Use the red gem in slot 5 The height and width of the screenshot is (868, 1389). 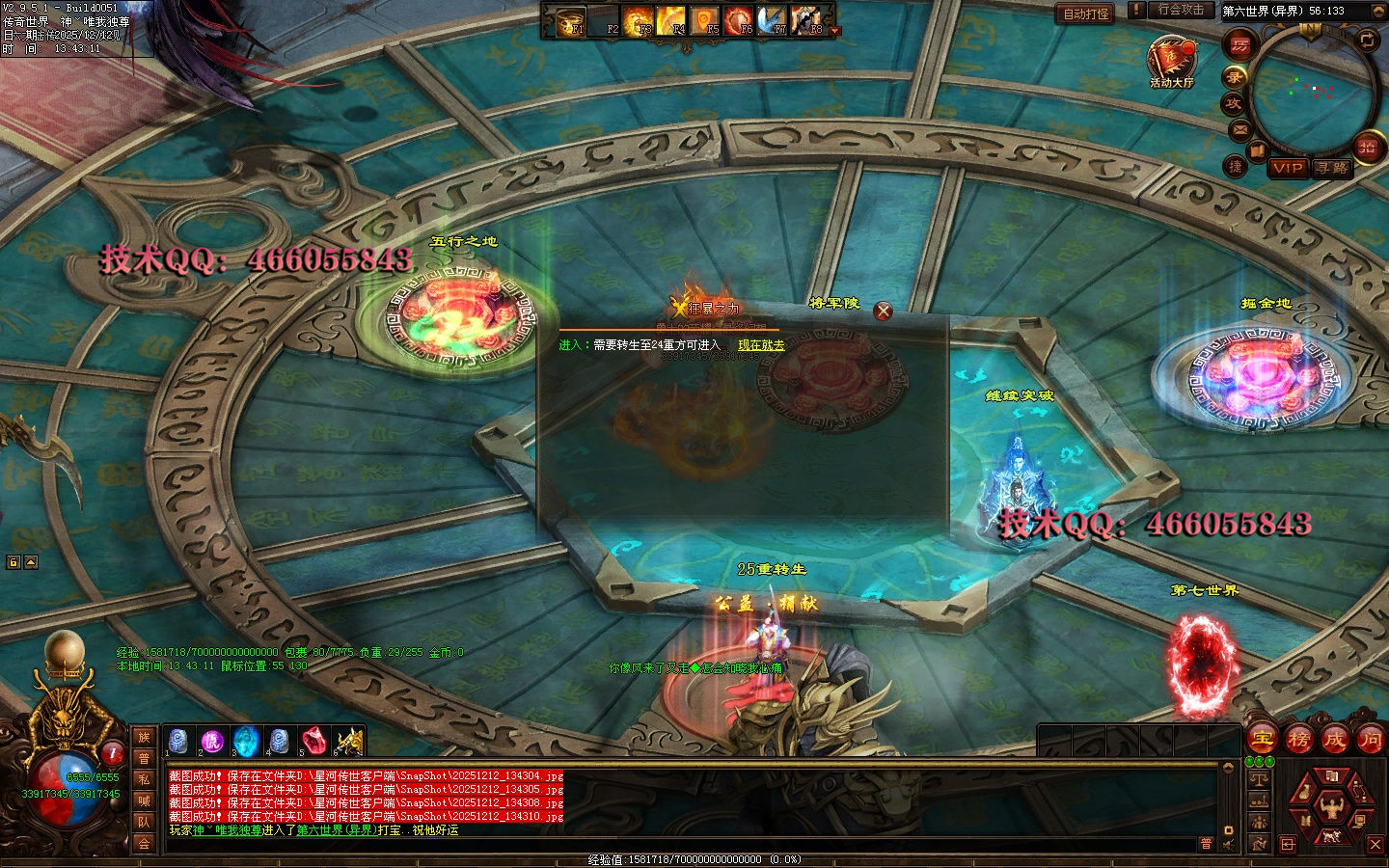[312, 741]
